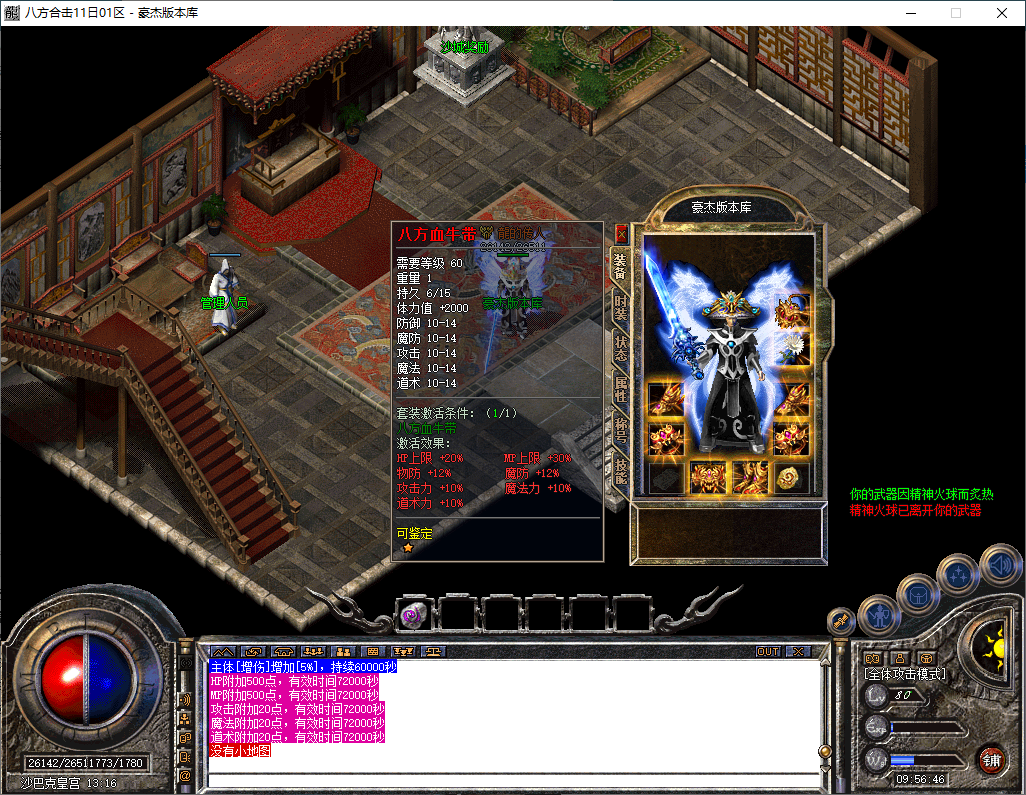Select the 称号 title tab
The height and width of the screenshot is (795, 1026).
pyautogui.click(x=621, y=430)
